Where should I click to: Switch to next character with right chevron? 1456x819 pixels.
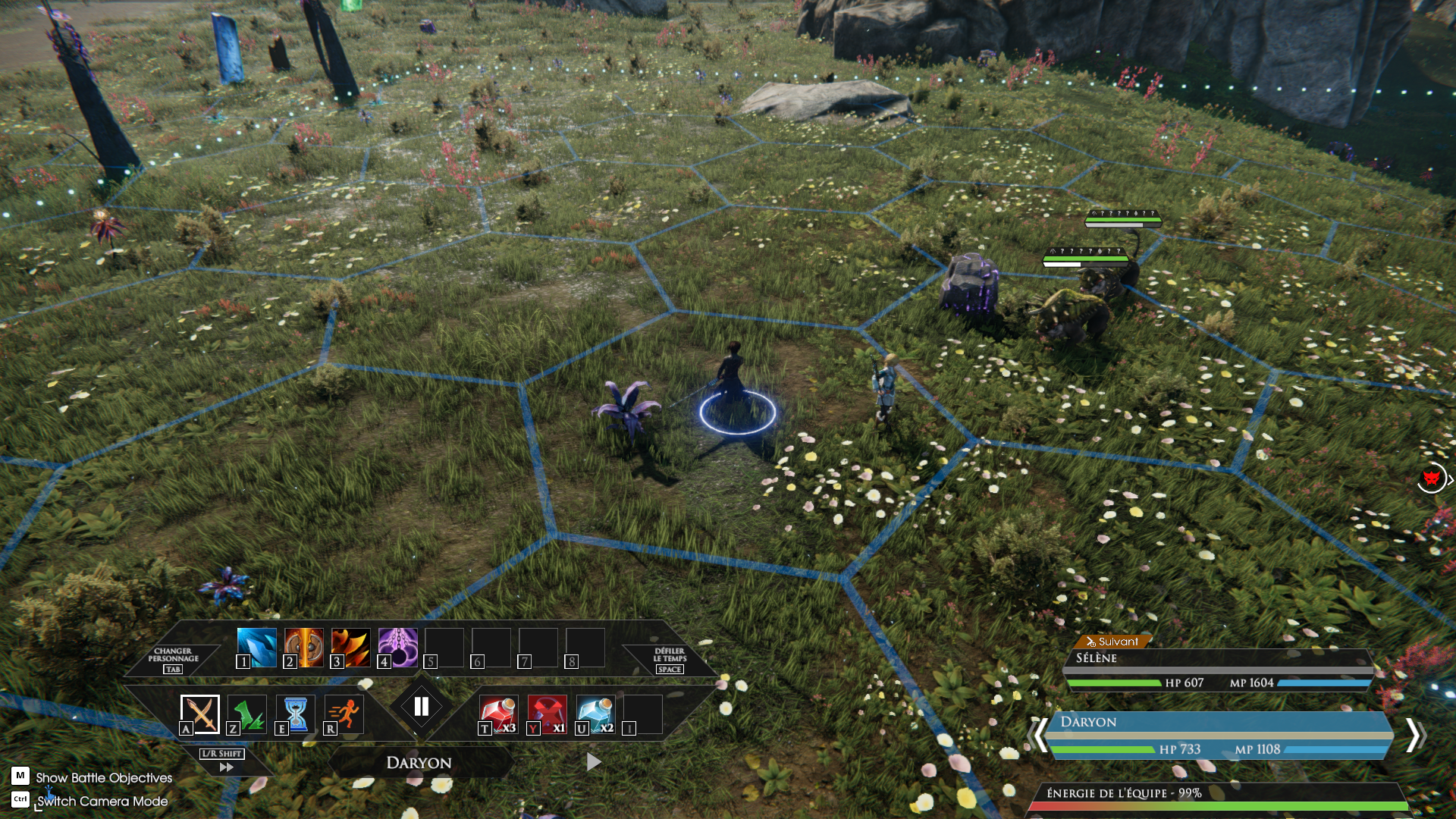(x=1414, y=735)
